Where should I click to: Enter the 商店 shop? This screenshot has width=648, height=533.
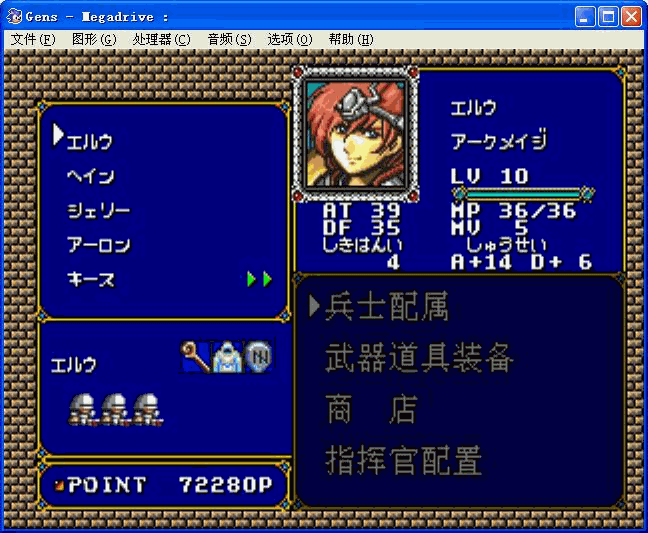(370, 410)
